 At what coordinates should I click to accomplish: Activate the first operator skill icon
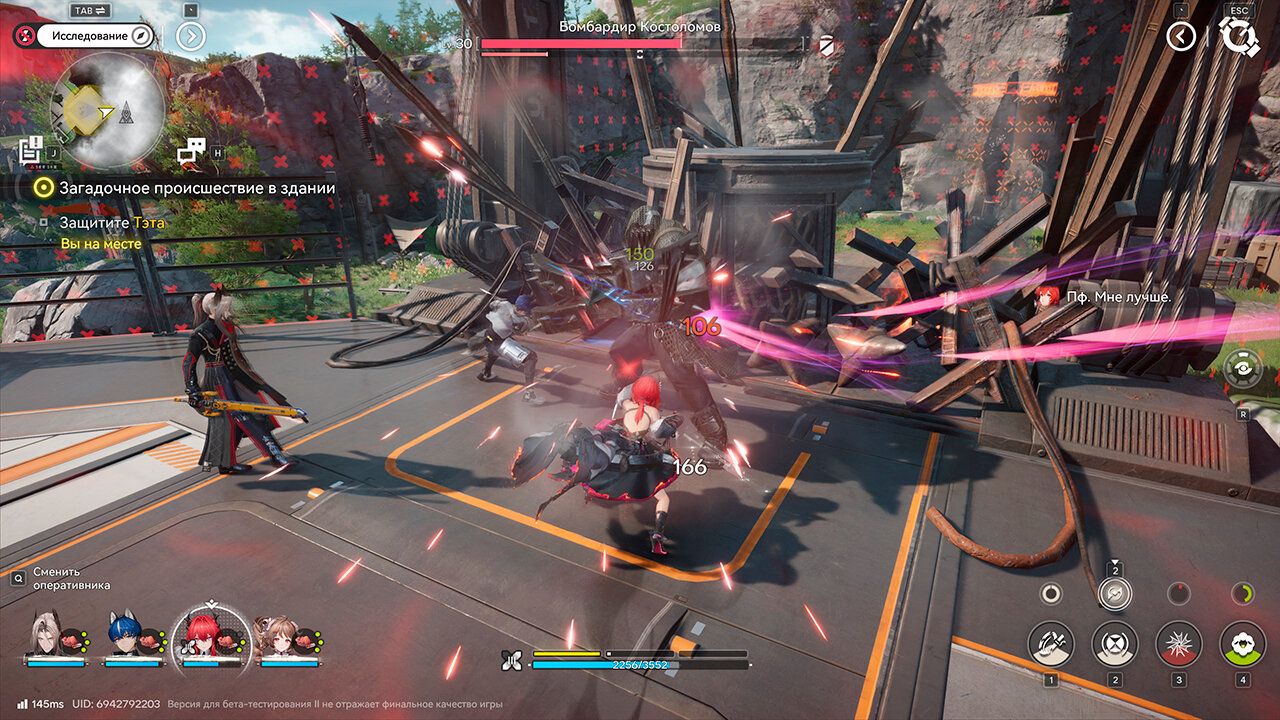pos(1051,644)
